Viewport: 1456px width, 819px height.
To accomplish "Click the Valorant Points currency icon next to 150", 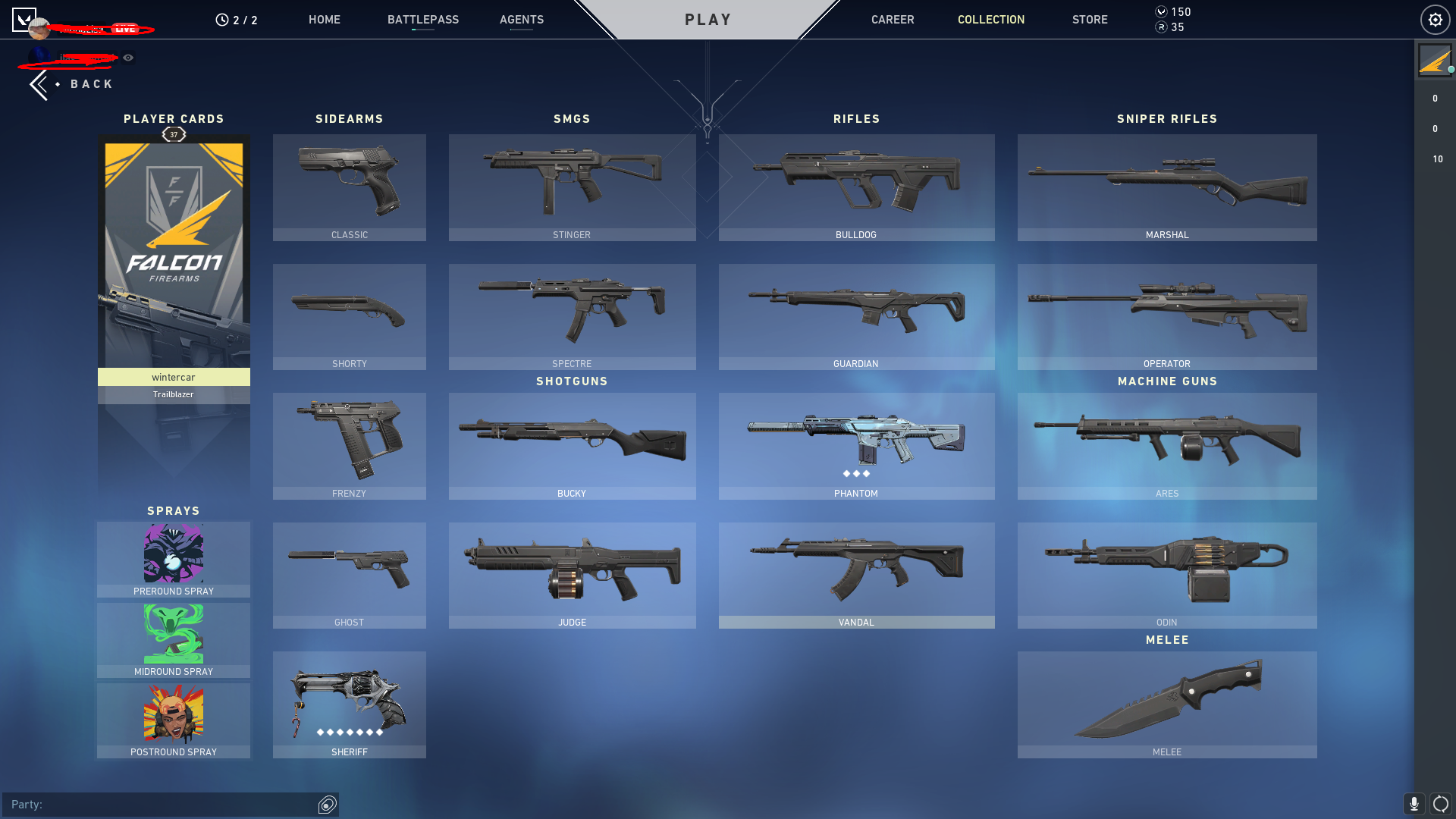I will pos(1159,11).
